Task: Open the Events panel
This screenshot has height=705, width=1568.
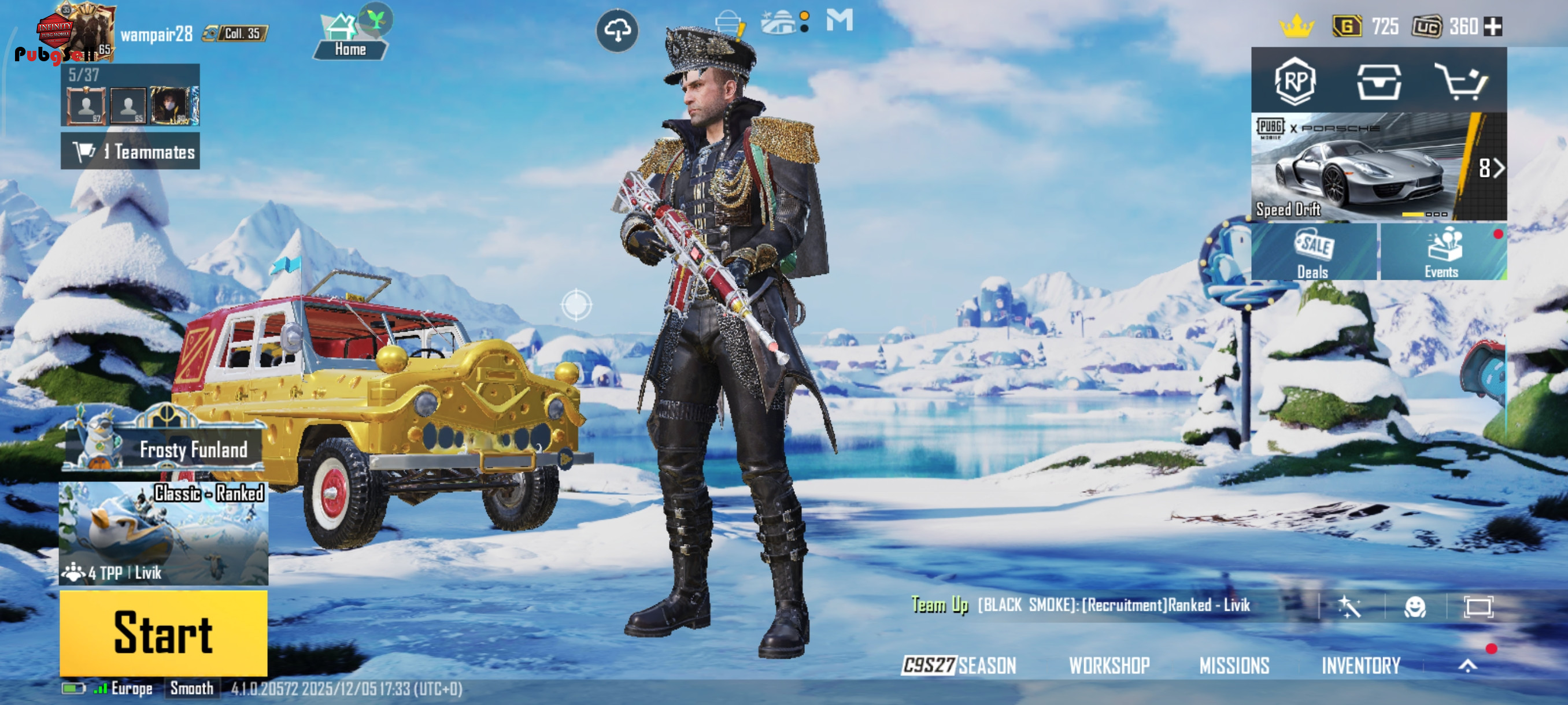Action: tap(1442, 252)
